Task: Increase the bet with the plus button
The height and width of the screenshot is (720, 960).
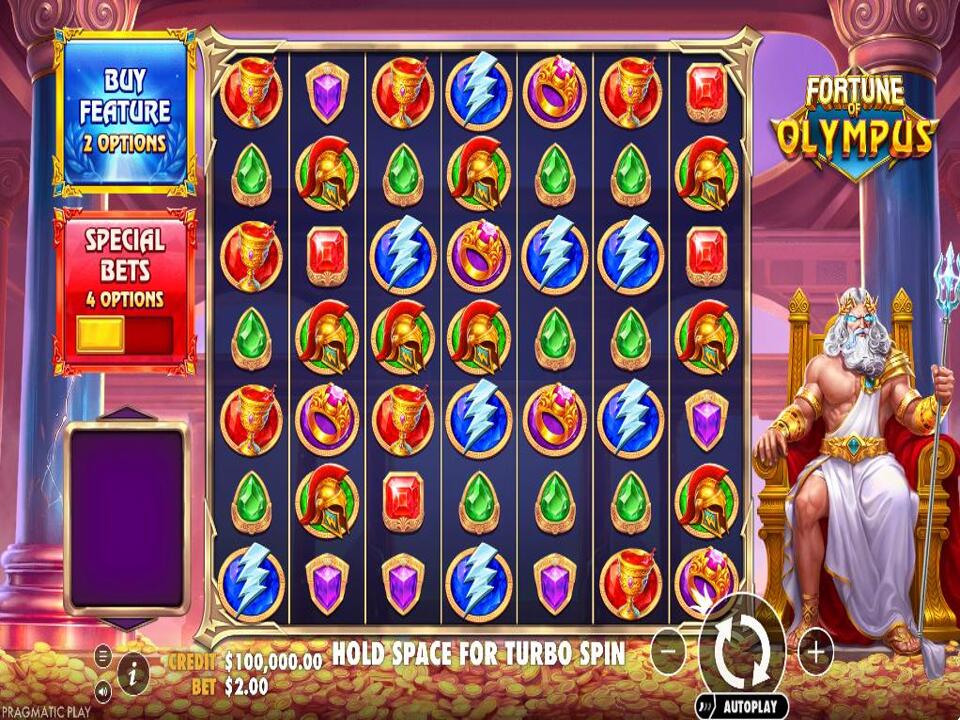Action: [816, 652]
